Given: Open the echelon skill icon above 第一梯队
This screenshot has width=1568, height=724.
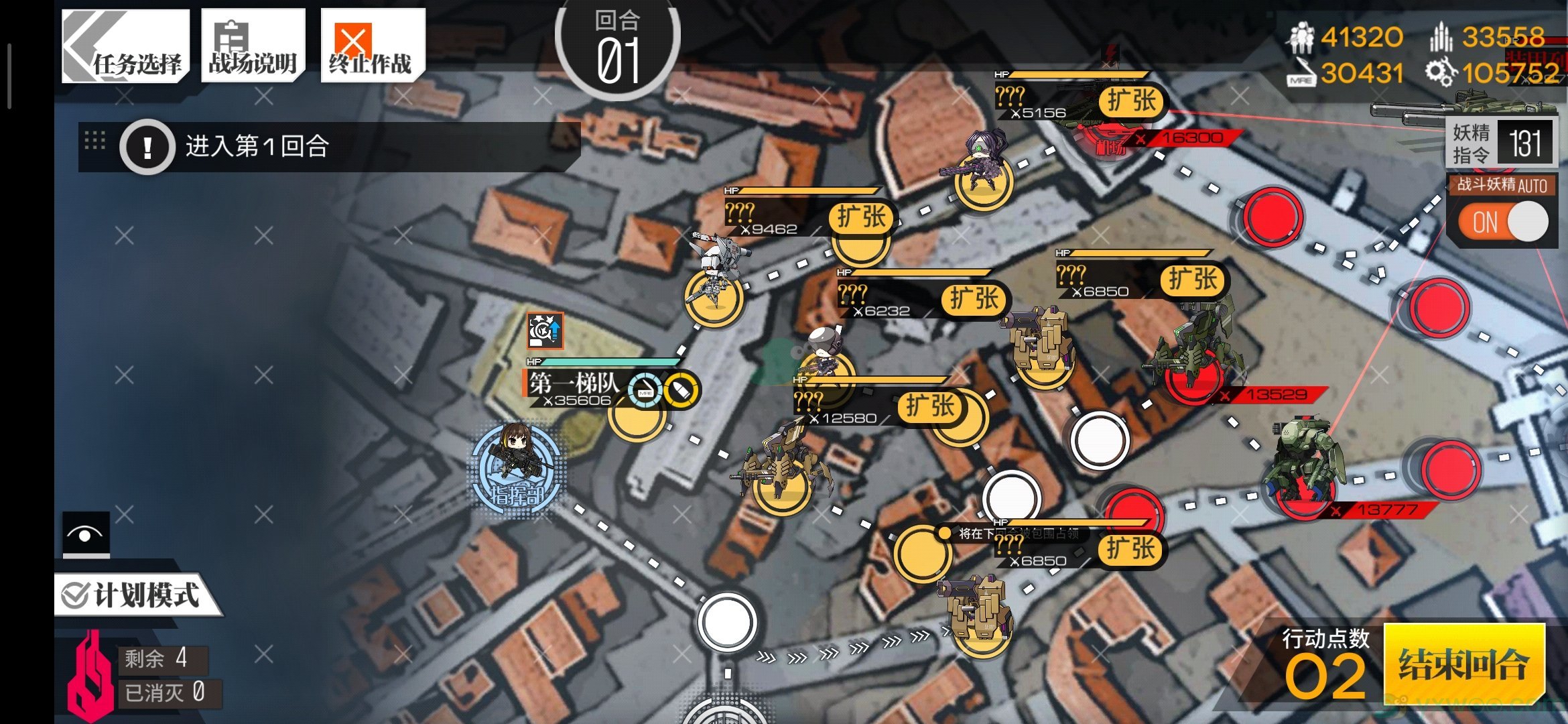Looking at the screenshot, I should pos(545,330).
